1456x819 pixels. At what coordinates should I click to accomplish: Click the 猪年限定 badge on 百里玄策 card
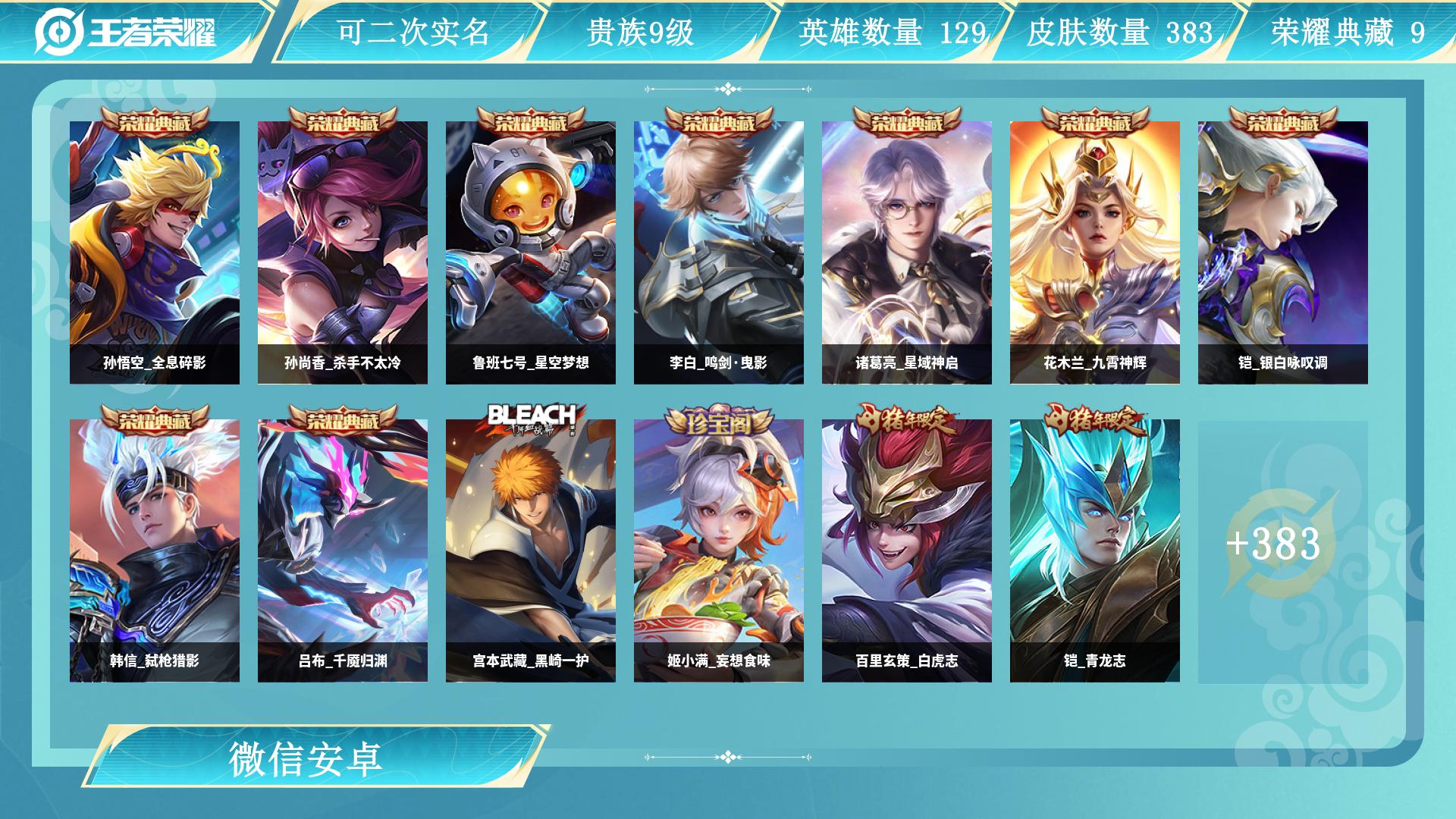(x=908, y=418)
